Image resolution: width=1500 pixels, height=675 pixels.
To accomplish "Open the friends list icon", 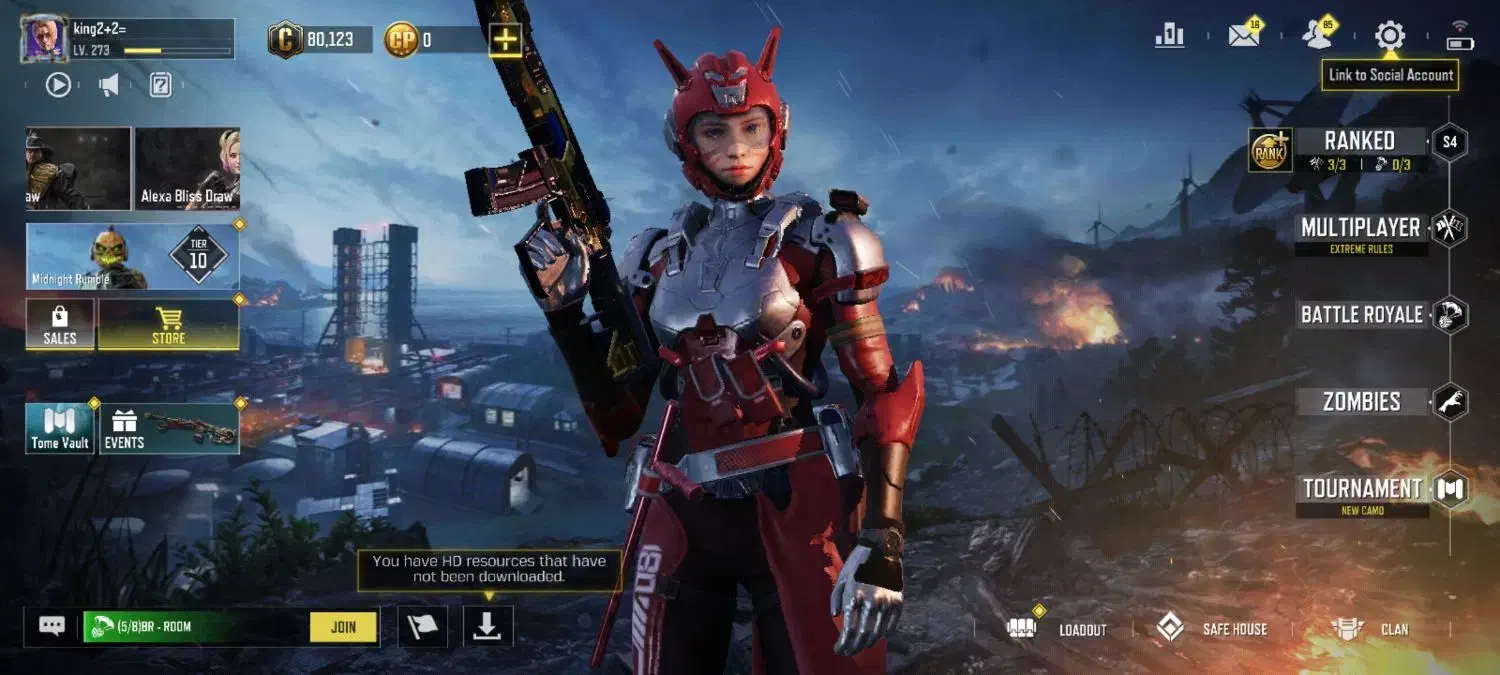I will [1317, 36].
